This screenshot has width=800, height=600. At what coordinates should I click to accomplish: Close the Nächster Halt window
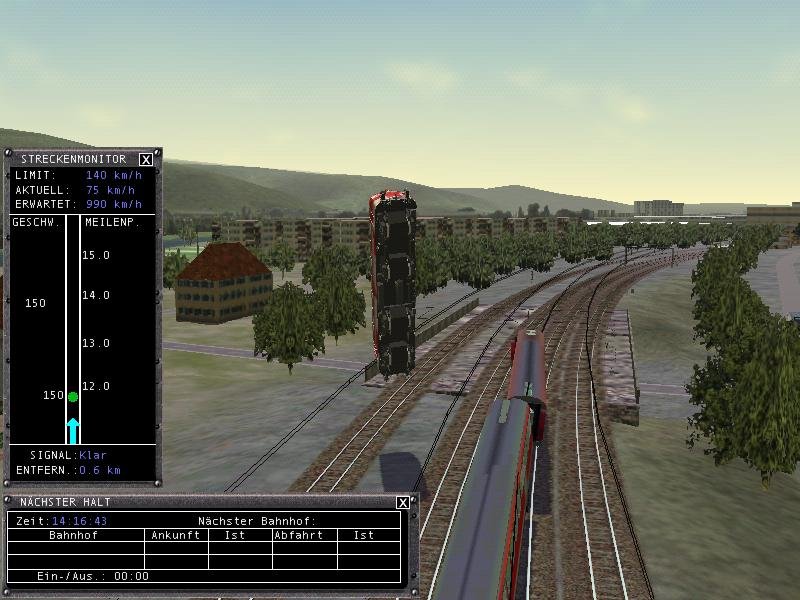click(402, 502)
